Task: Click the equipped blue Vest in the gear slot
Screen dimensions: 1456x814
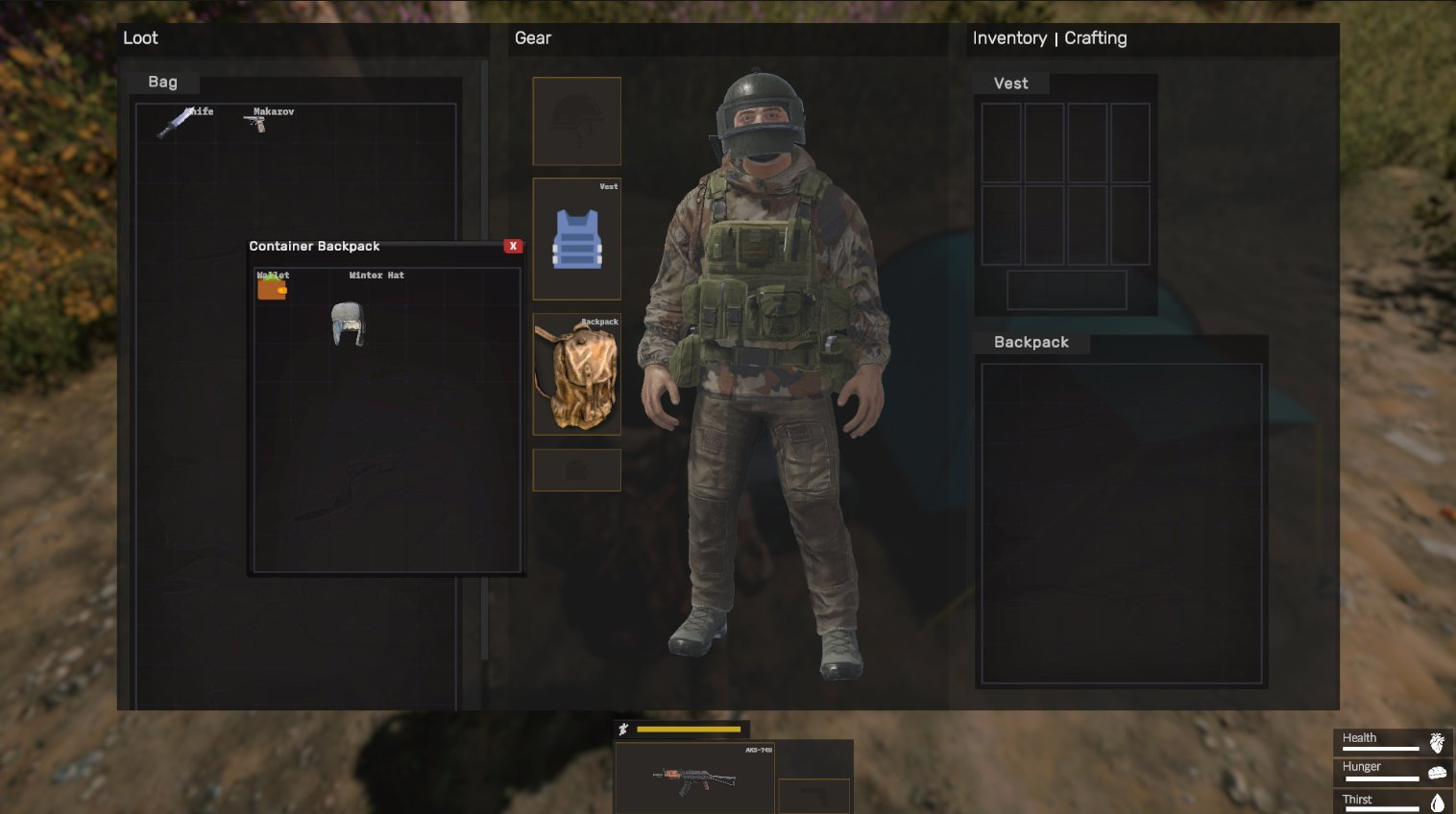Action: [x=576, y=237]
